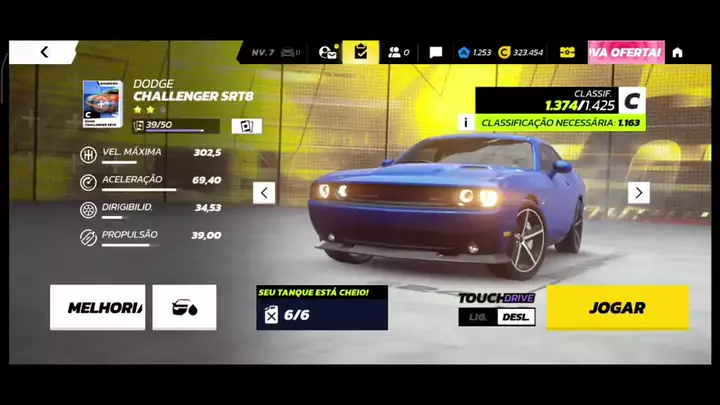Select the Dodge Challenger card thumbnail
Image resolution: width=720 pixels, height=405 pixels.
click(x=103, y=104)
